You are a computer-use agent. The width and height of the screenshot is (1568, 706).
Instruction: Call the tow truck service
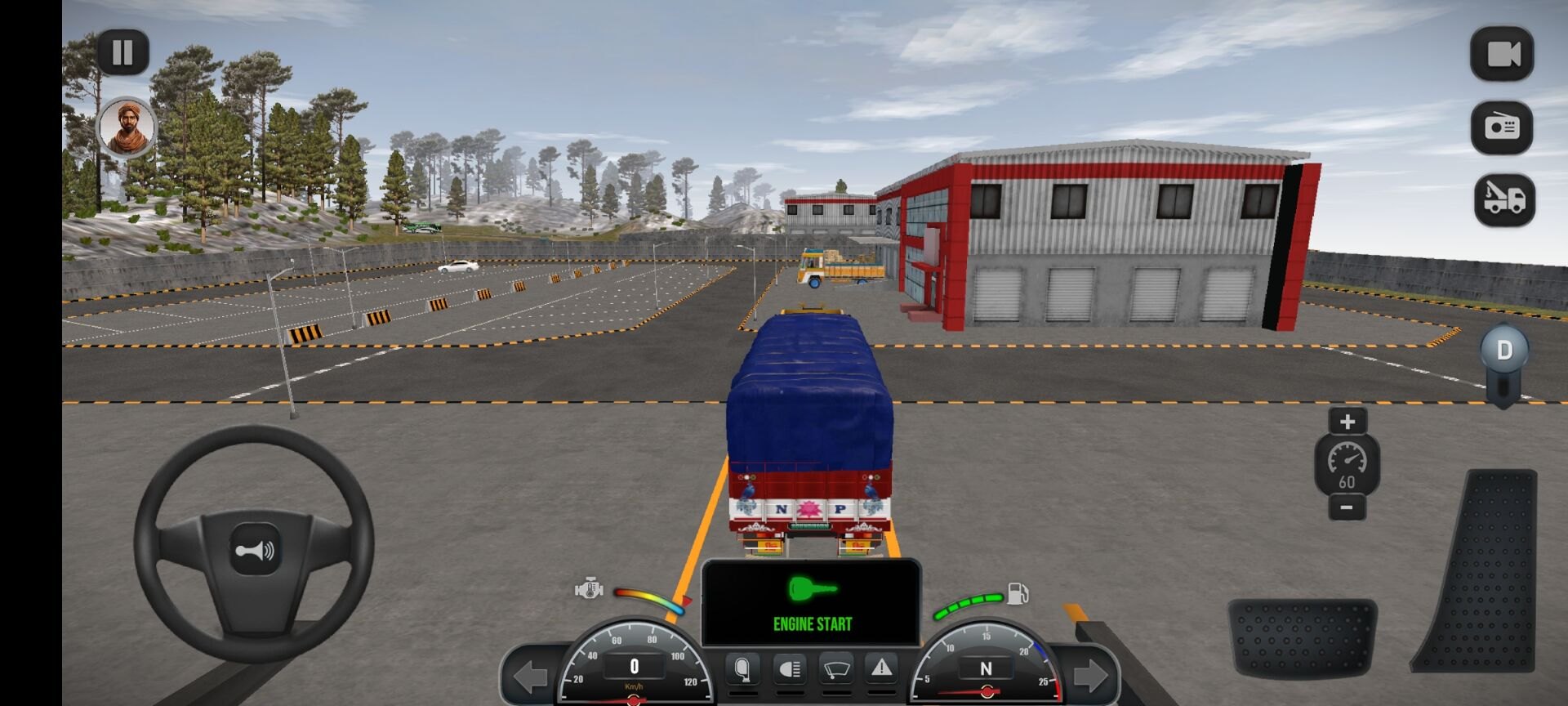point(1504,199)
